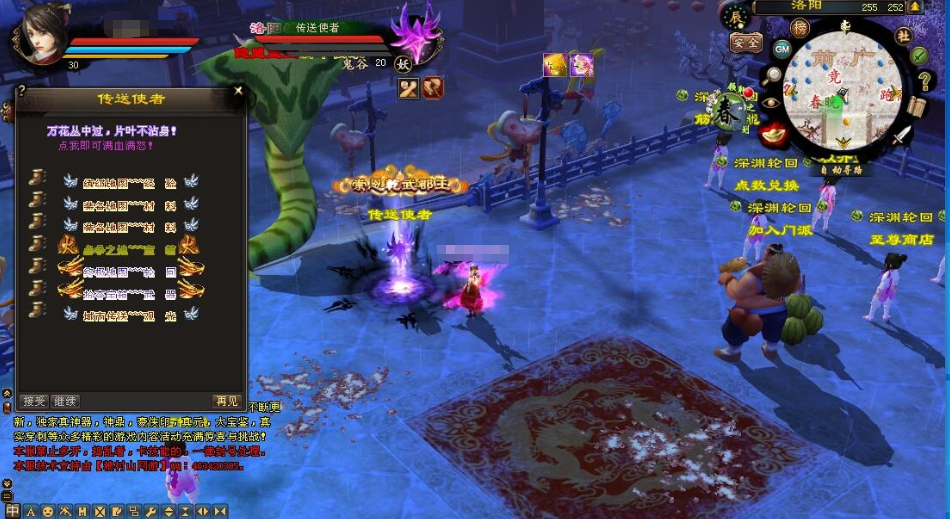Toggle the 安全 safe mode button
This screenshot has width=950, height=519.
coord(745,44)
